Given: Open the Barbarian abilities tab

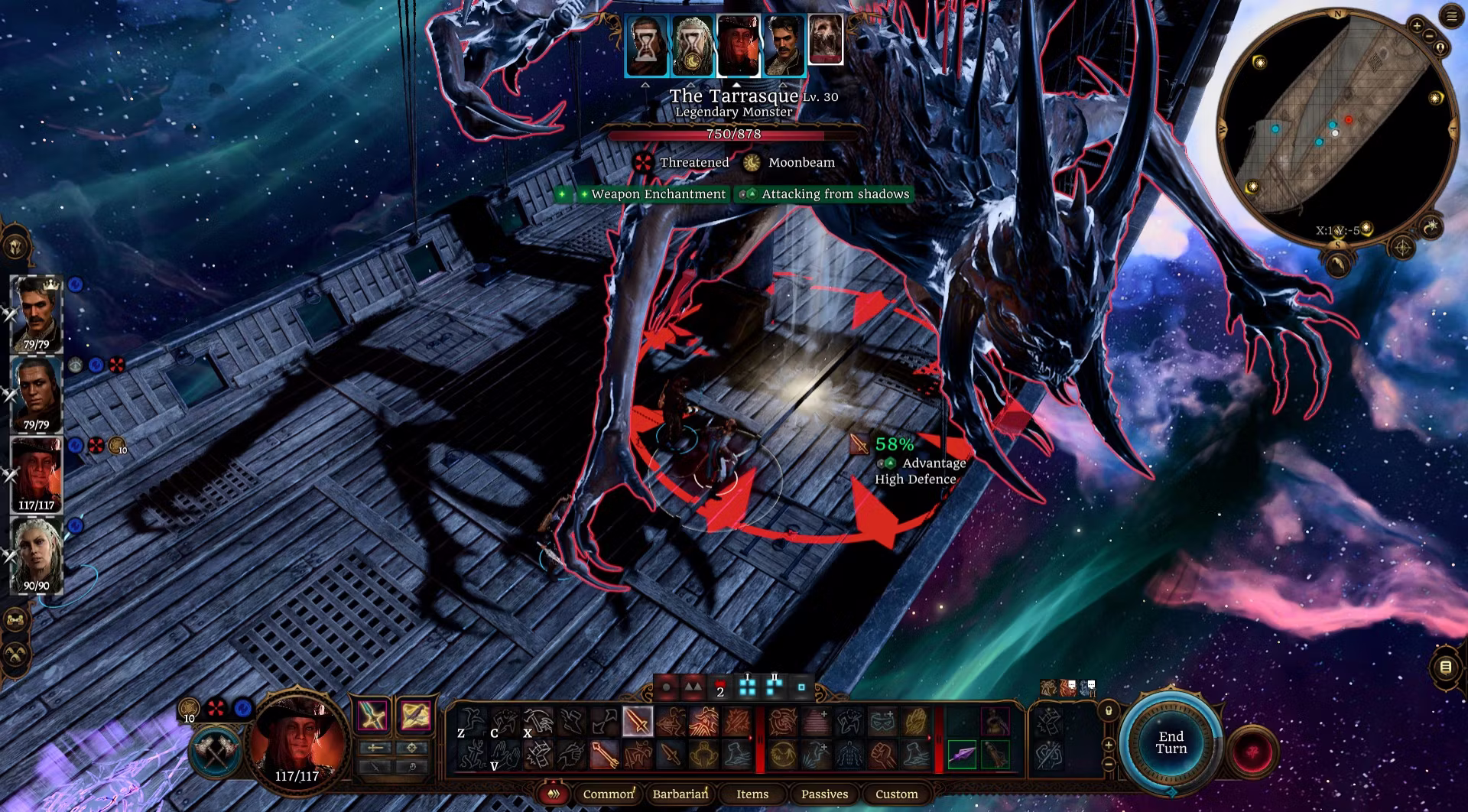Looking at the screenshot, I should pyautogui.click(x=680, y=794).
